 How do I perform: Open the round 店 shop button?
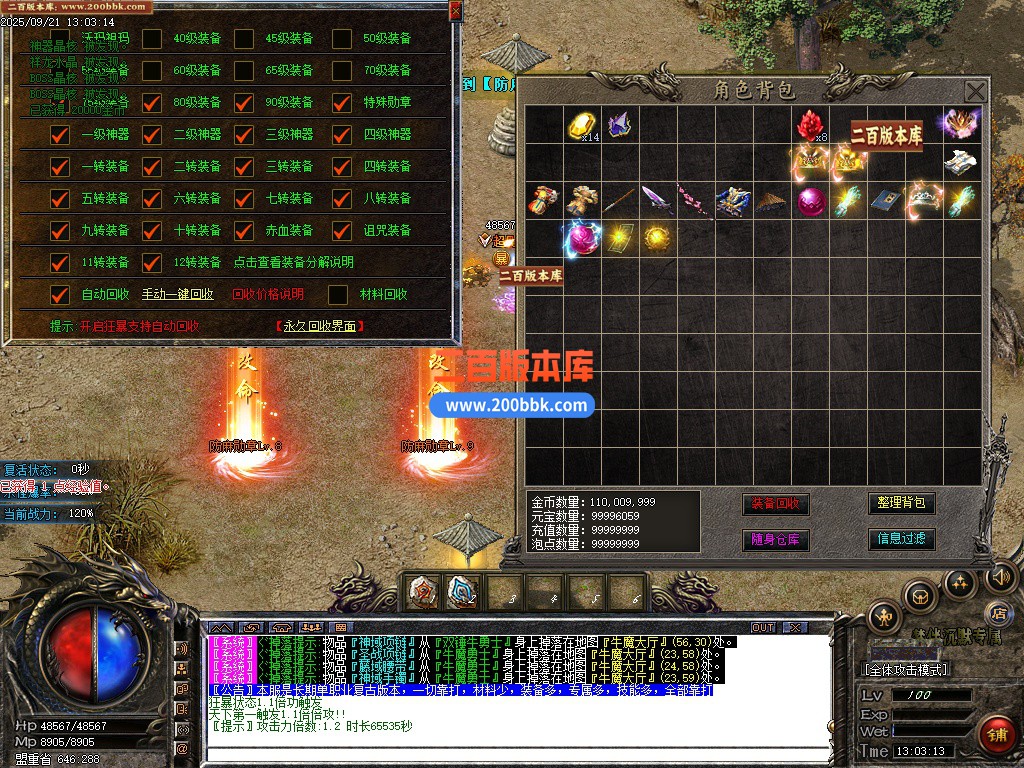(x=996, y=611)
